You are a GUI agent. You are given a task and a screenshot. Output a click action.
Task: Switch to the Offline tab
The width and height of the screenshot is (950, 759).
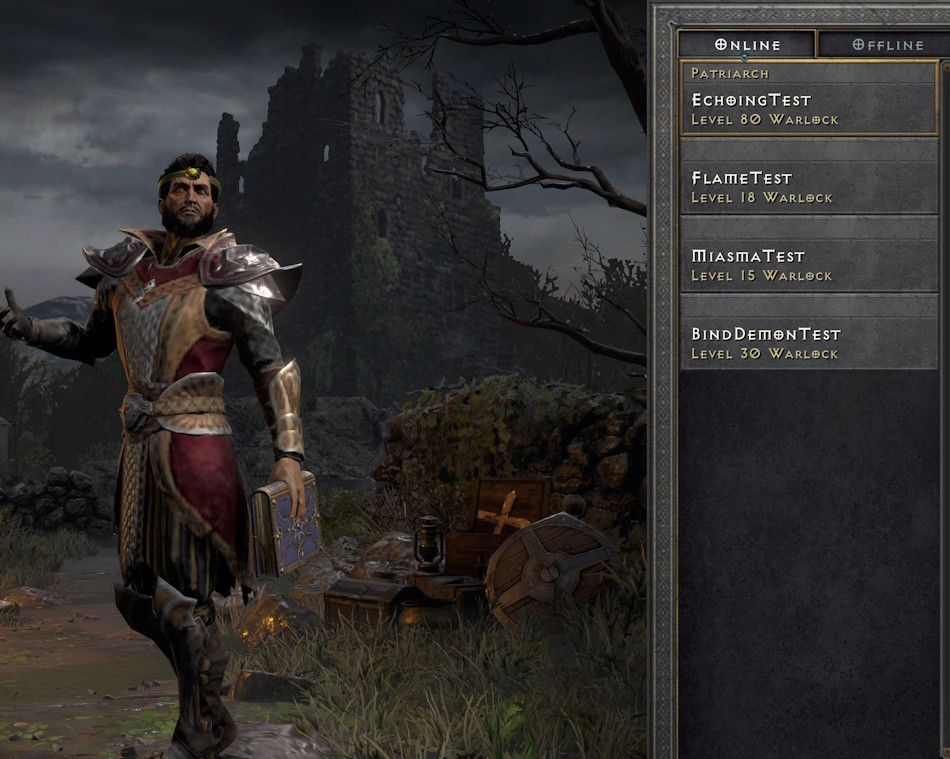pyautogui.click(x=883, y=44)
